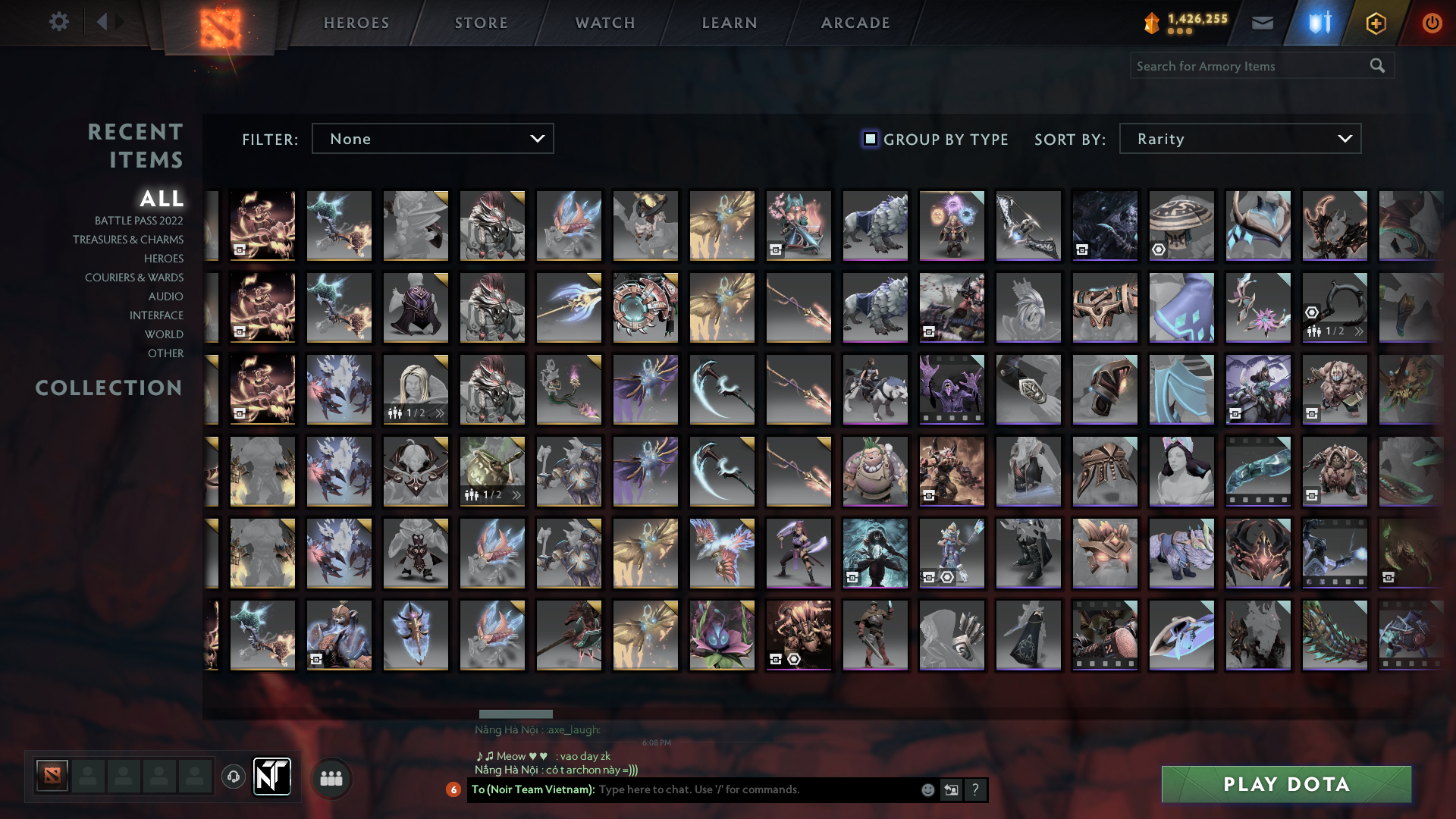This screenshot has width=1456, height=819.
Task: Open Dota Plus via the gold plus icon
Action: pyautogui.click(x=1375, y=23)
